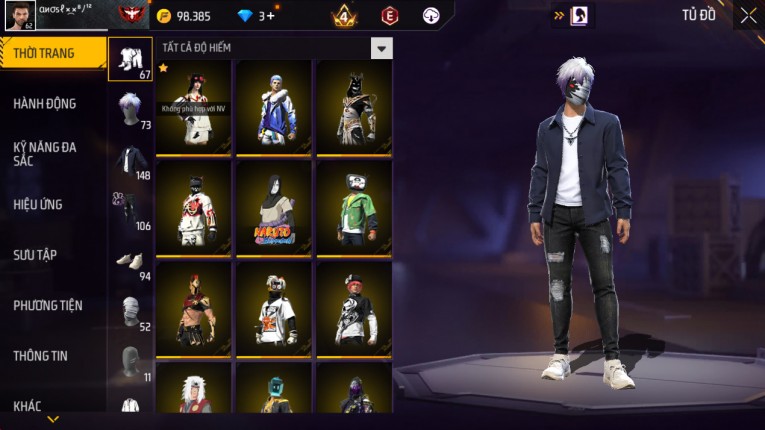
Task: Select the hair subcategory showing 73
Action: click(x=130, y=110)
